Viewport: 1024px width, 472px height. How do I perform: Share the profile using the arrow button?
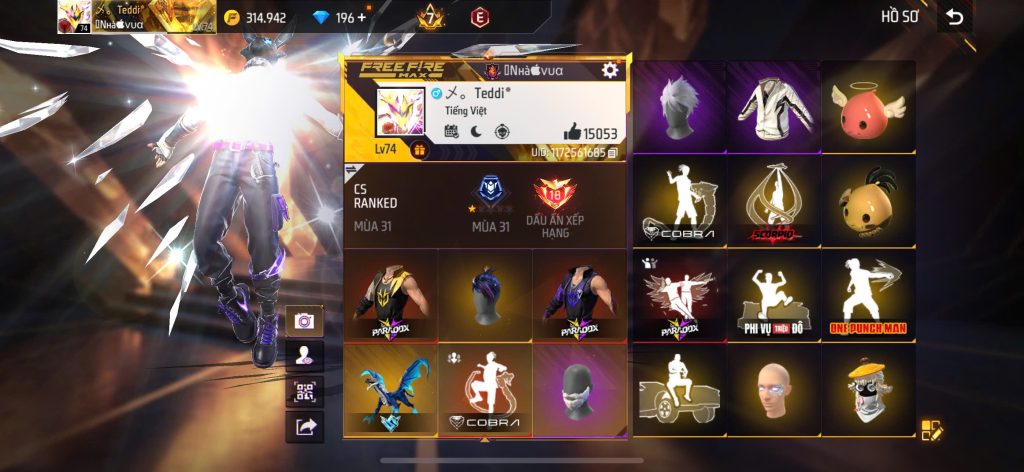304,426
